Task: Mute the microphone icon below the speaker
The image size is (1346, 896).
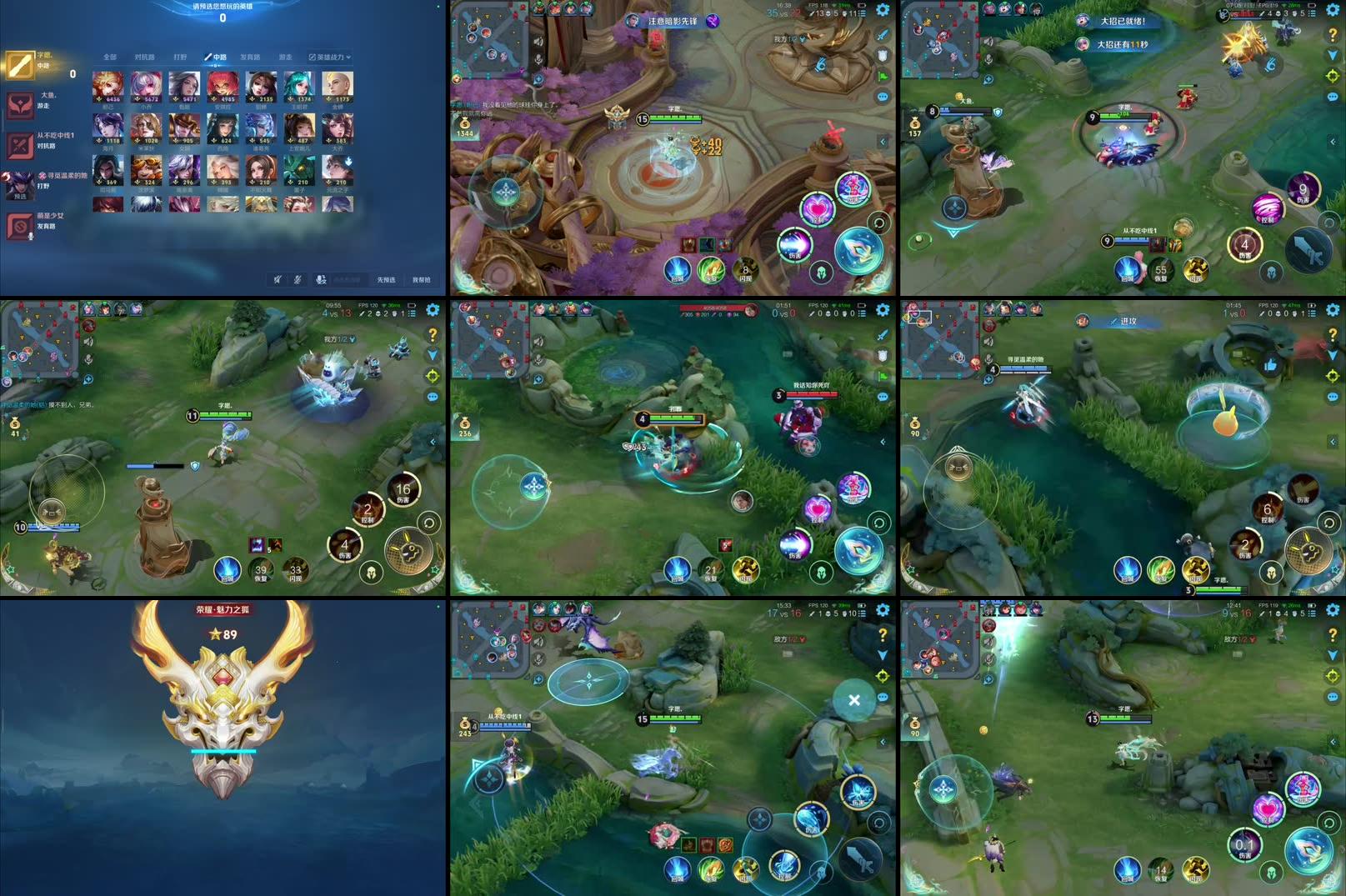Action: tap(538, 59)
